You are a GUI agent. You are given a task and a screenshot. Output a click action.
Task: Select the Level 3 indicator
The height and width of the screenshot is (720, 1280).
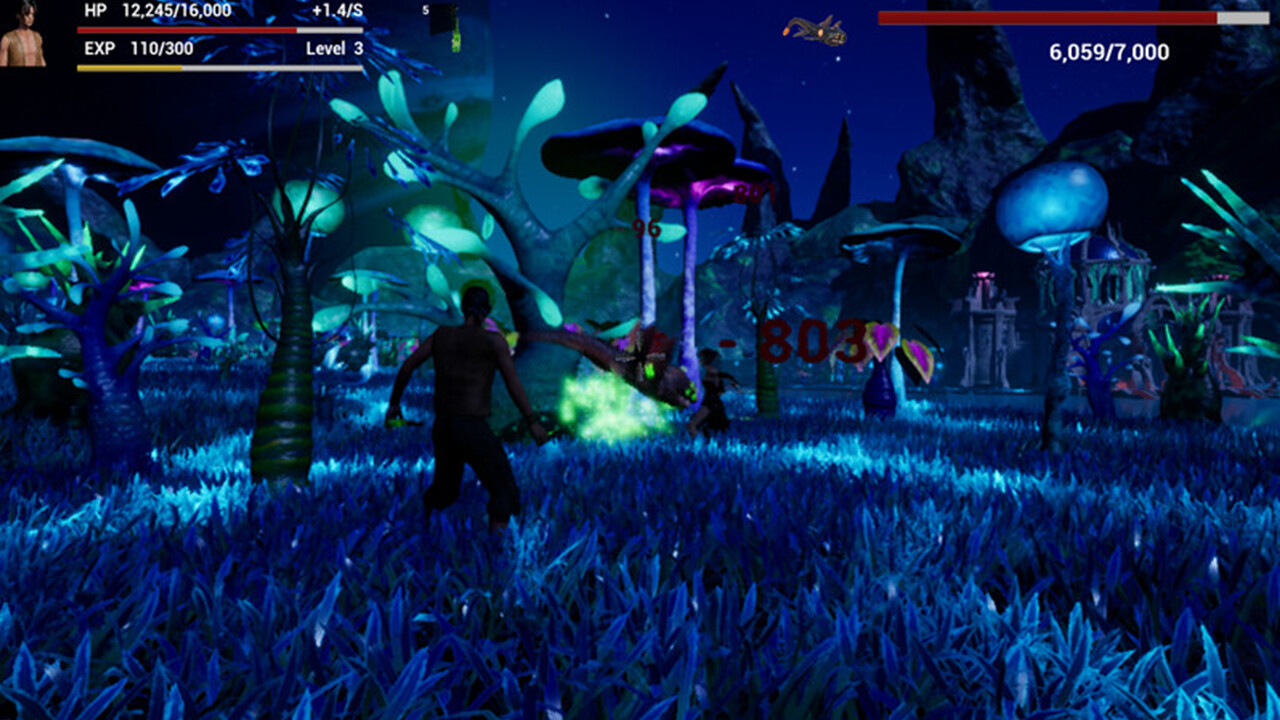point(333,47)
